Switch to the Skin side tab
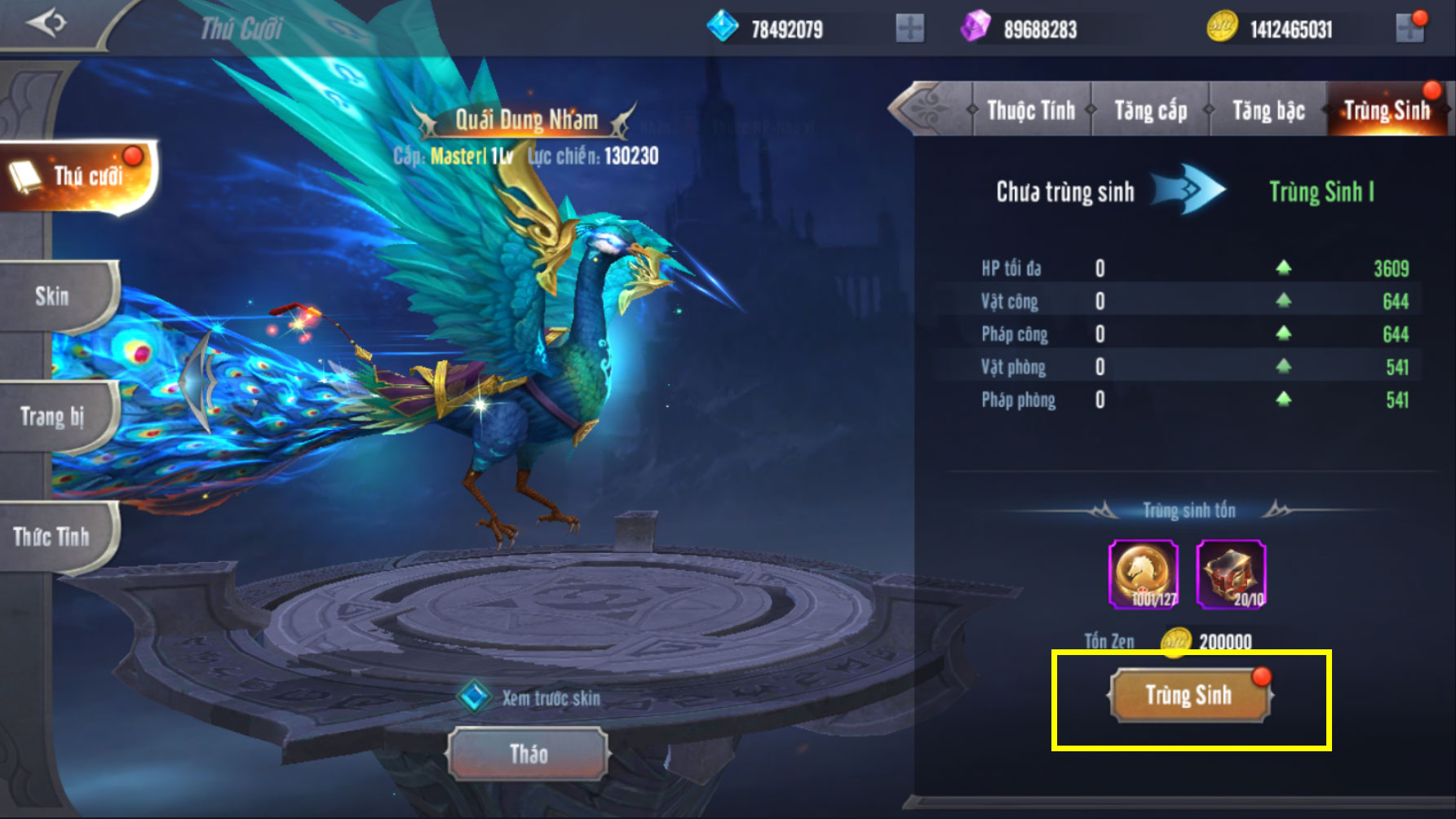The image size is (1456, 819). pyautogui.click(x=54, y=296)
